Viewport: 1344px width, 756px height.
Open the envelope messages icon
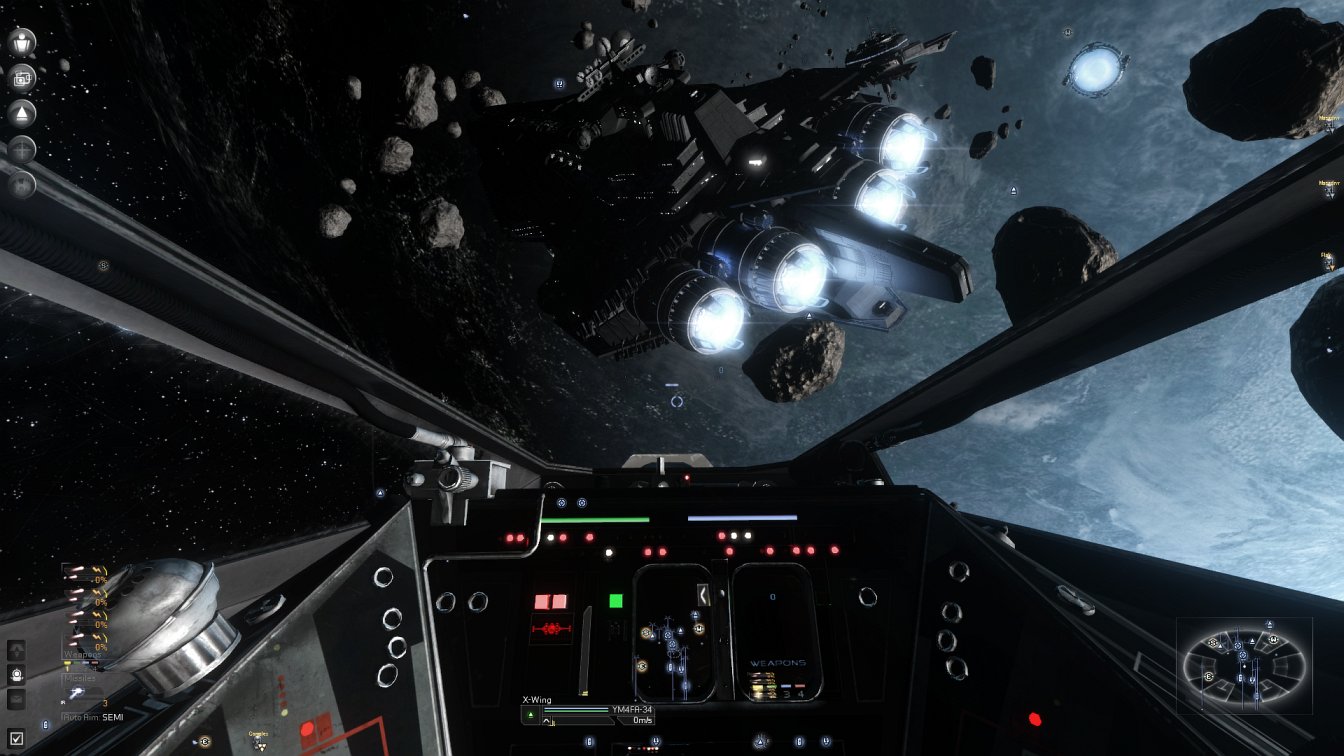(x=16, y=699)
